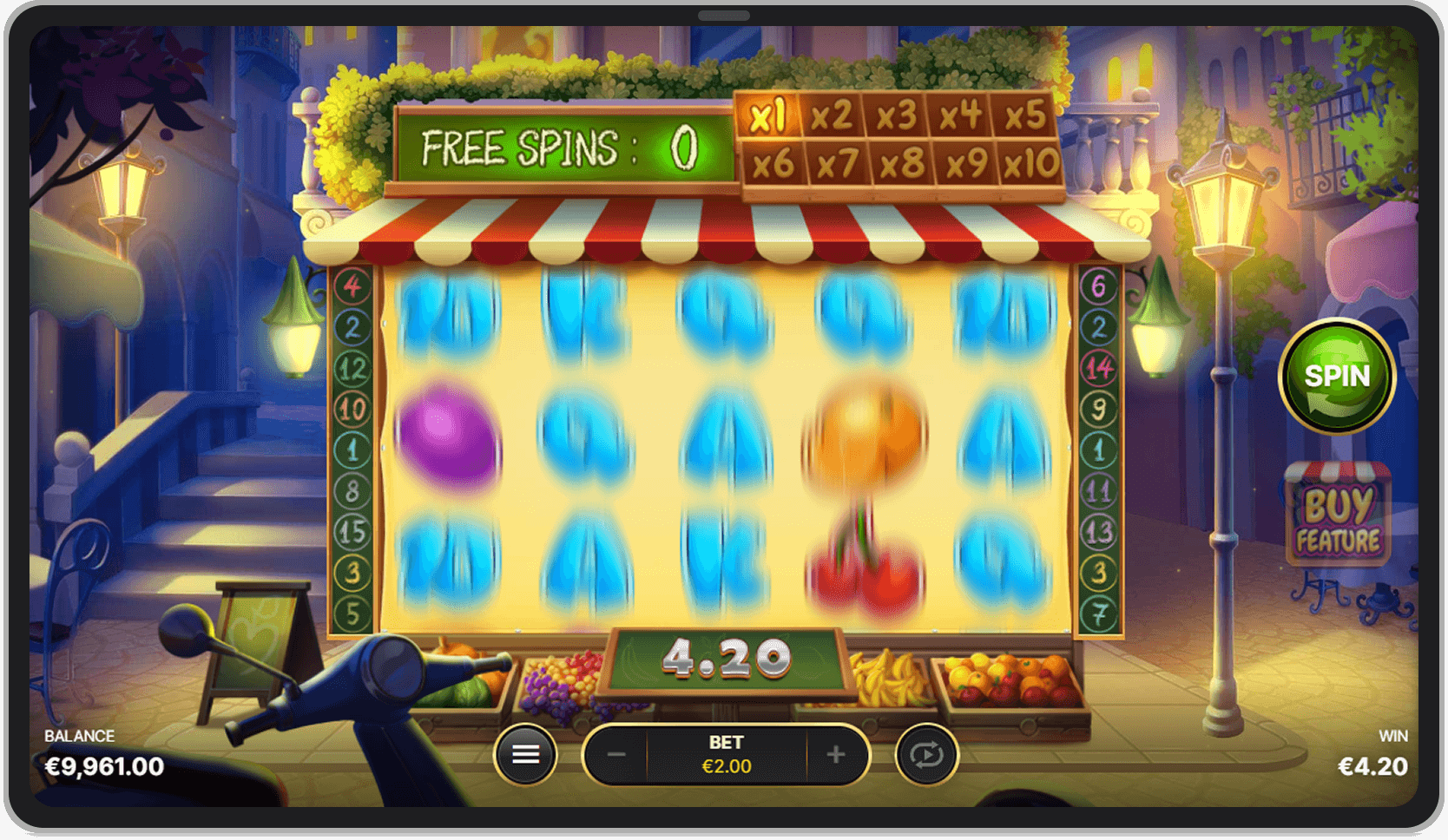Image resolution: width=1448 pixels, height=840 pixels.
Task: Open the hamburger settings menu
Action: click(527, 754)
